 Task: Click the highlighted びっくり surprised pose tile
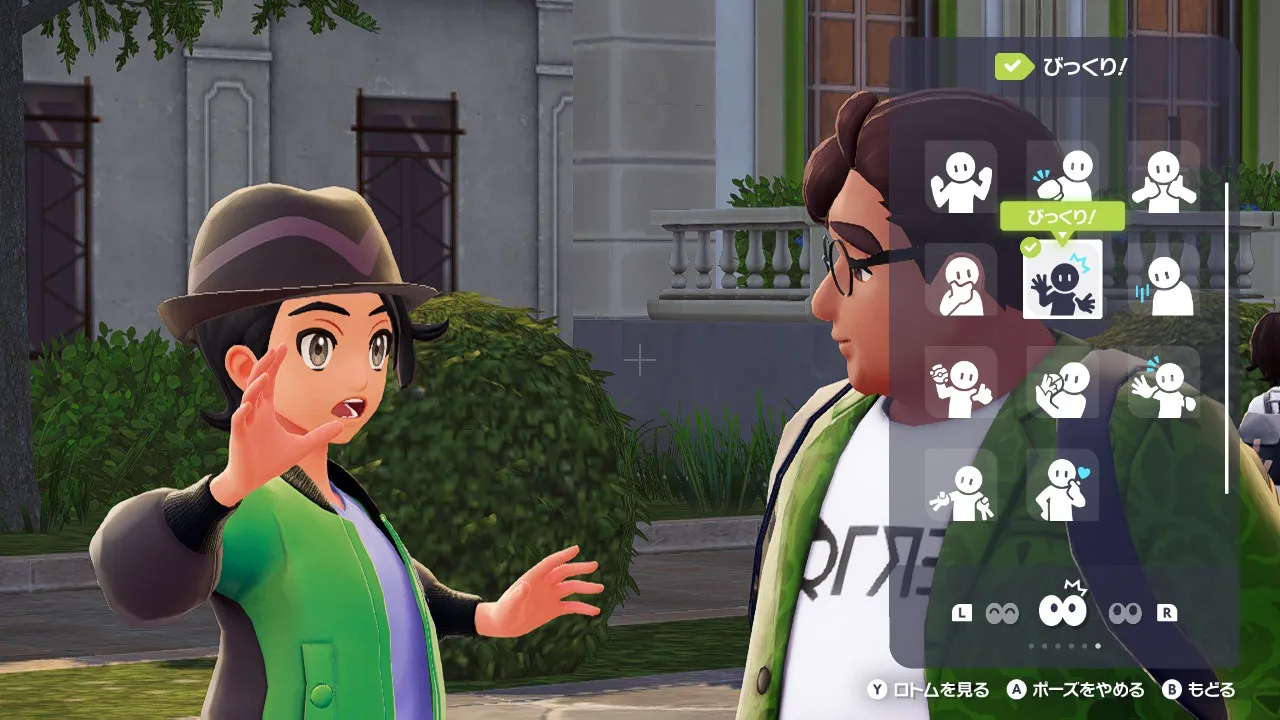click(x=1063, y=280)
